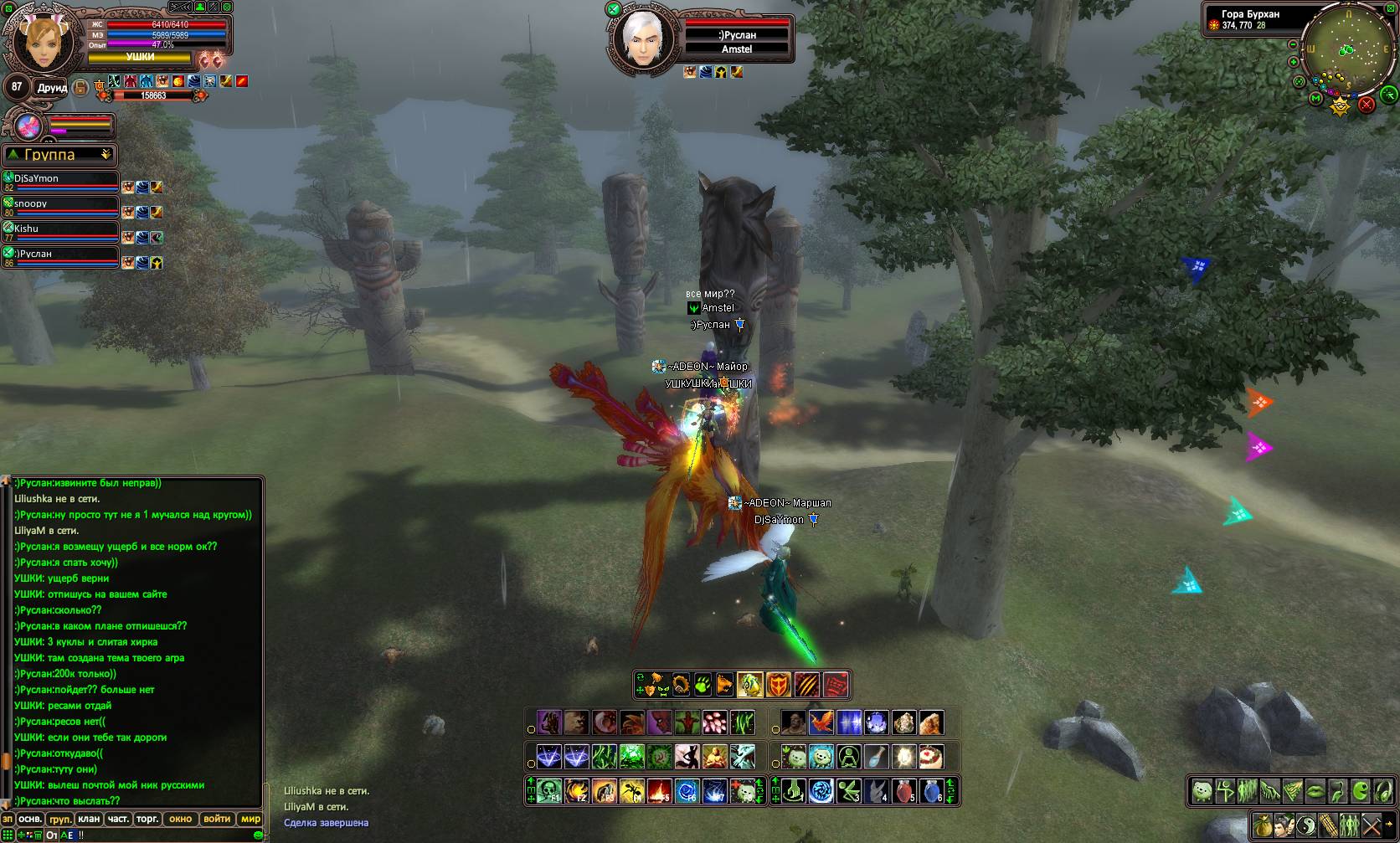1400x843 pixels.
Task: Summon the phoenix mount icon
Action: point(821,722)
